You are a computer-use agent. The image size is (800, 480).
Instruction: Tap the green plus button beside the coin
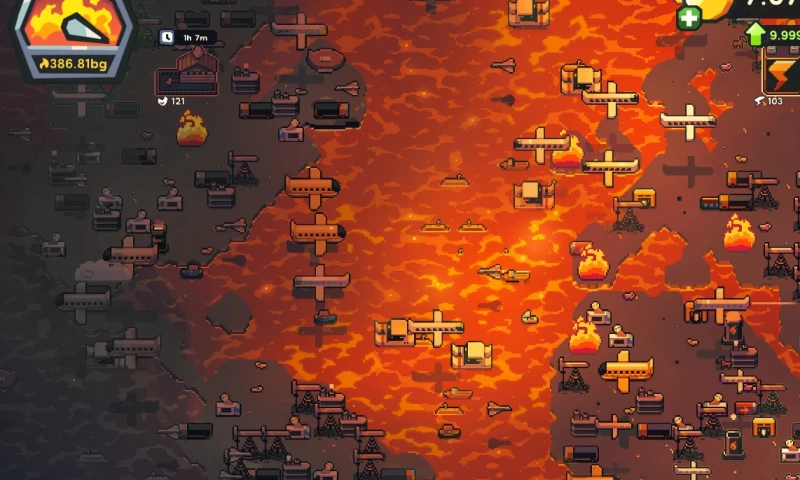(x=689, y=18)
